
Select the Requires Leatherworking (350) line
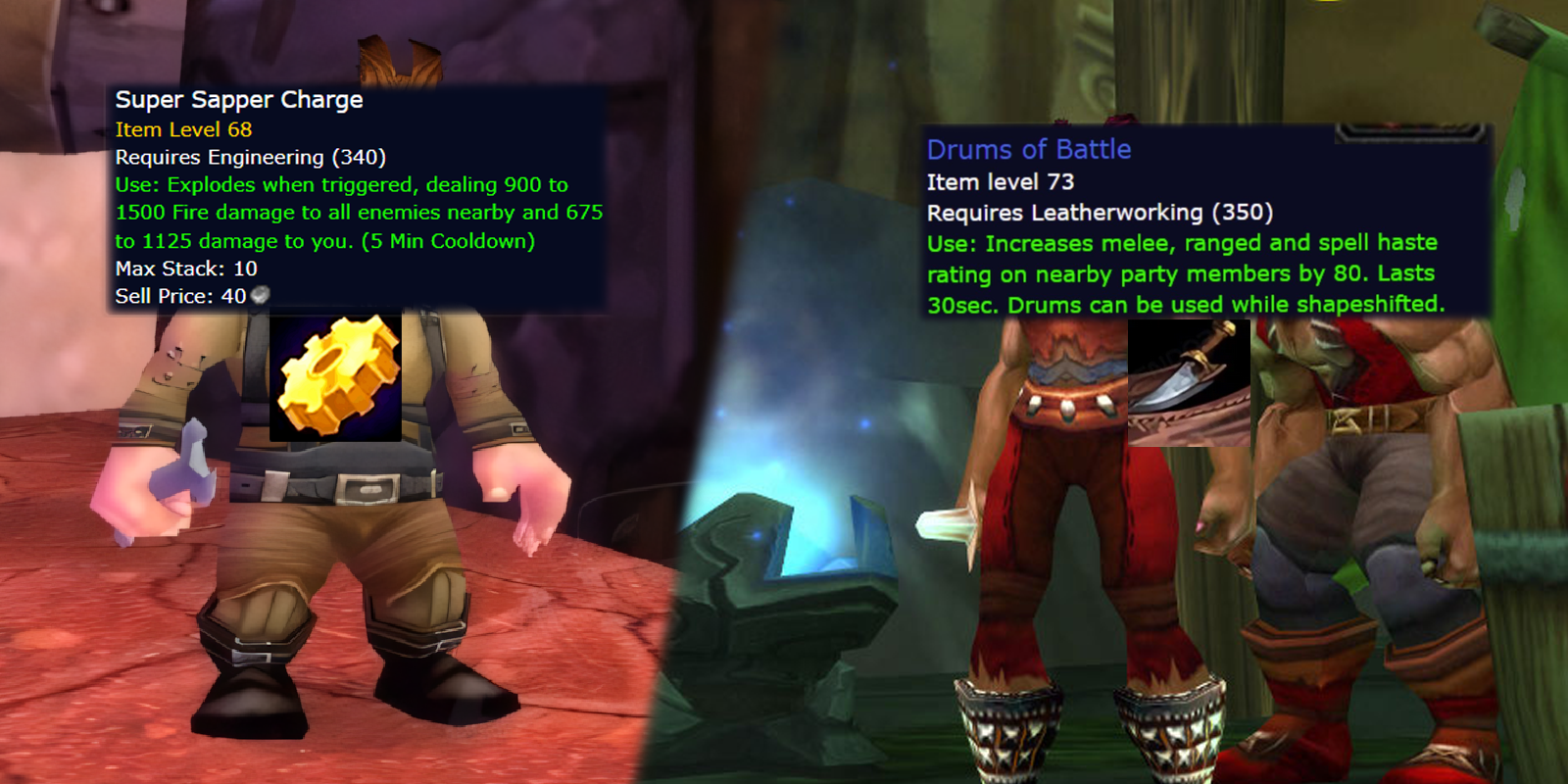click(1101, 212)
